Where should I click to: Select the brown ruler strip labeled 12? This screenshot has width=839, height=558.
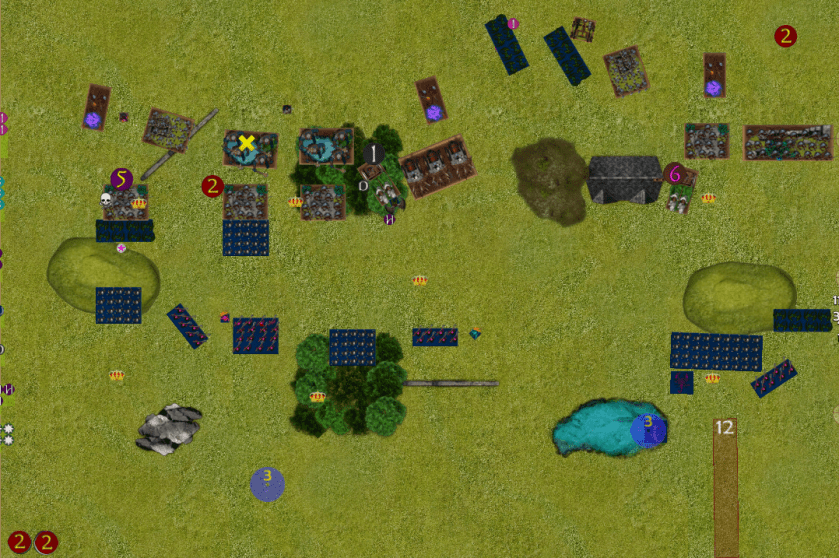coord(726,486)
